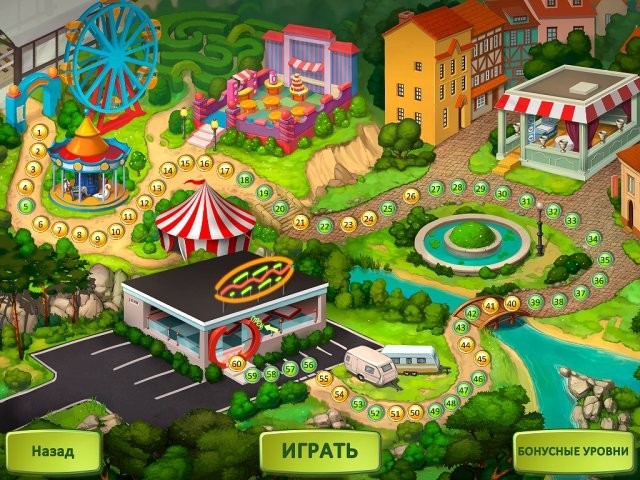Select level 18 node
Image resolution: width=640 pixels, height=480 pixels.
pyautogui.click(x=245, y=180)
